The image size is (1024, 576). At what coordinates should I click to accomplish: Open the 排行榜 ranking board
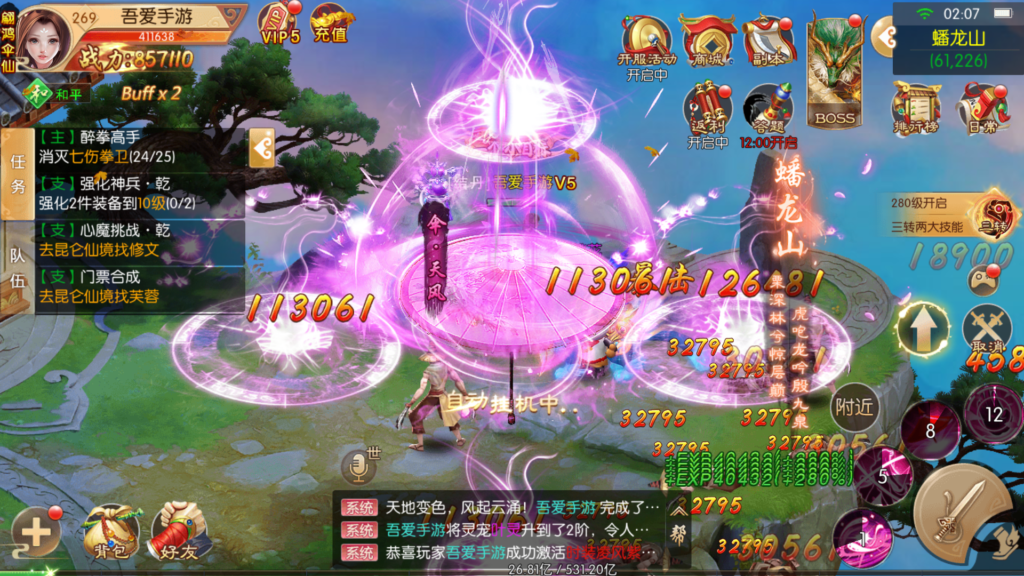click(916, 108)
